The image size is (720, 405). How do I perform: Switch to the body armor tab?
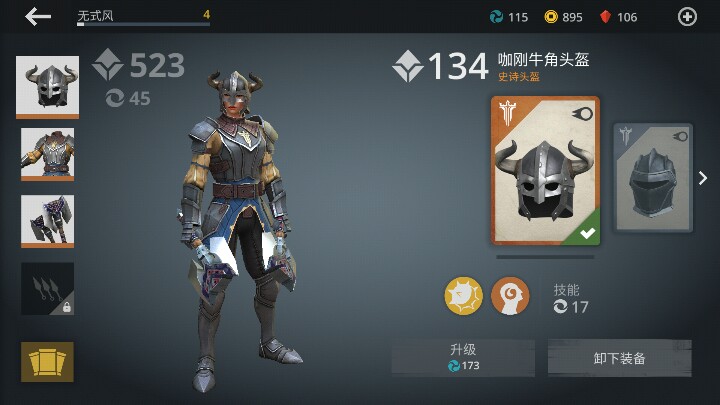point(47,154)
